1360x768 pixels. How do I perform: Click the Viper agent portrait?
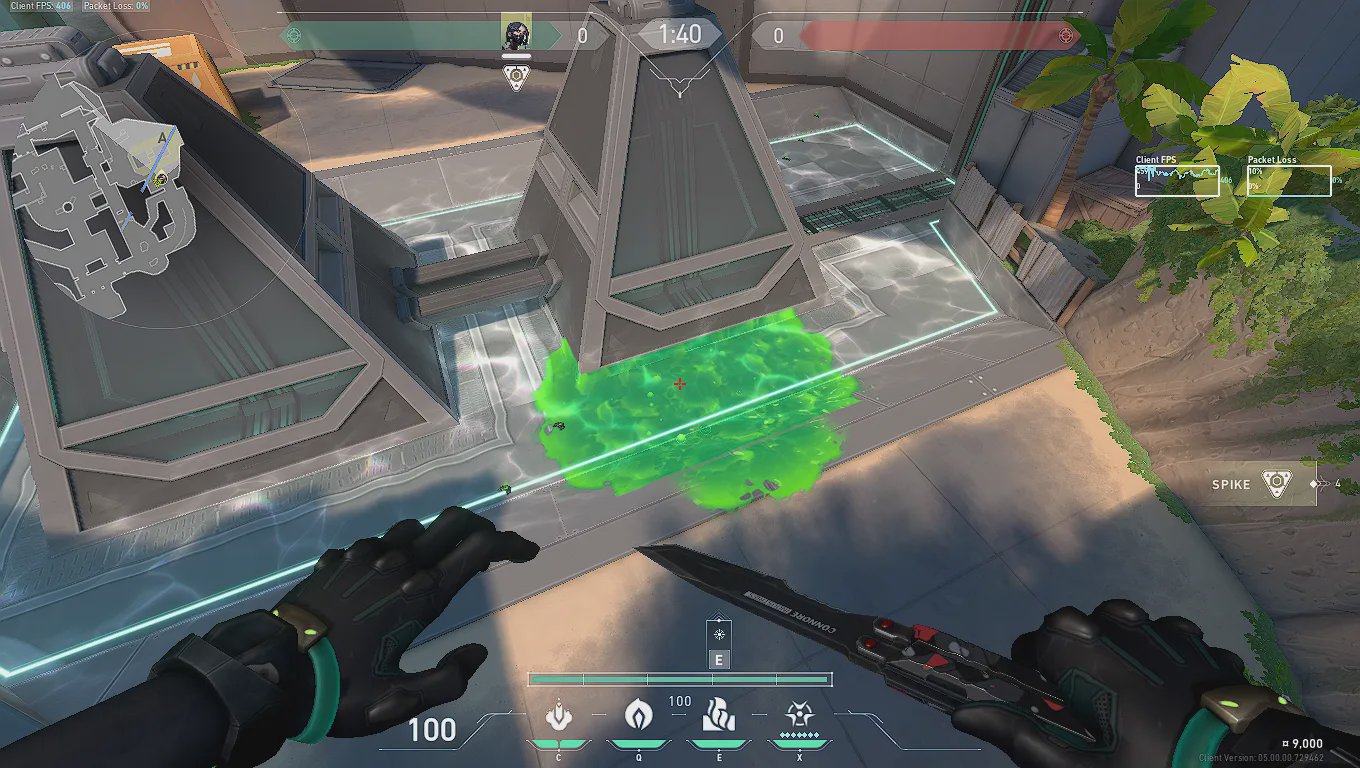[516, 34]
